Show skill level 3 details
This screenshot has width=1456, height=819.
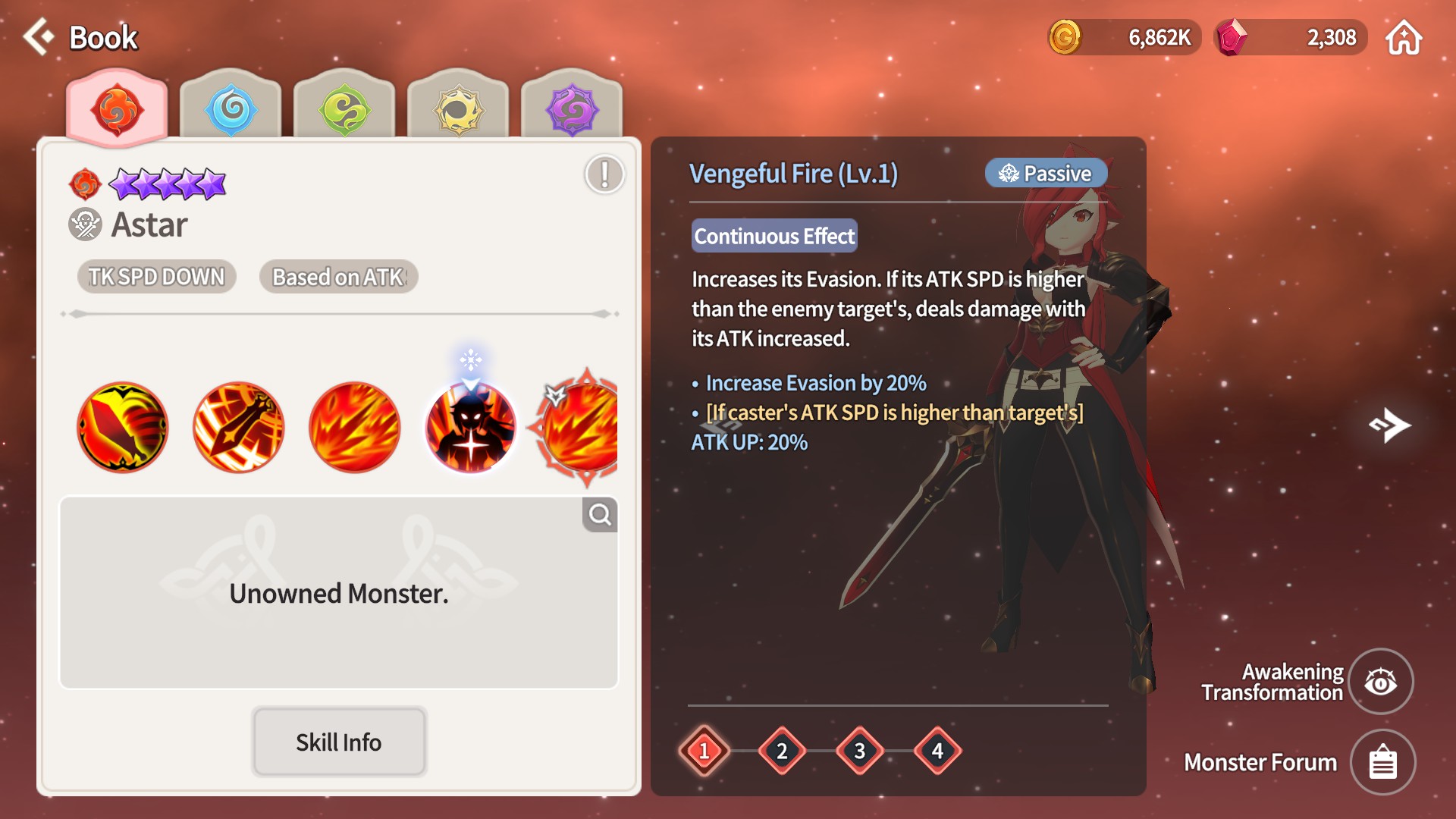860,751
